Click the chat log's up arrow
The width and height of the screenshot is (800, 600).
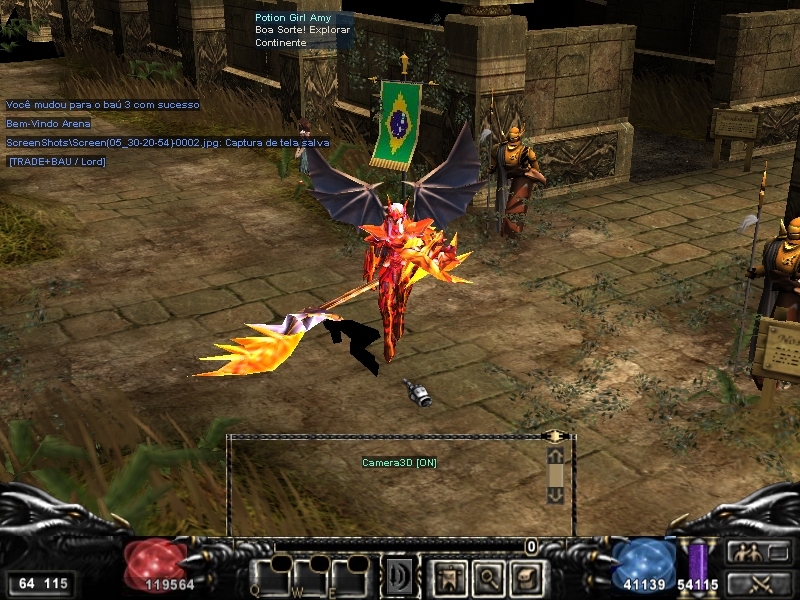coord(555,456)
